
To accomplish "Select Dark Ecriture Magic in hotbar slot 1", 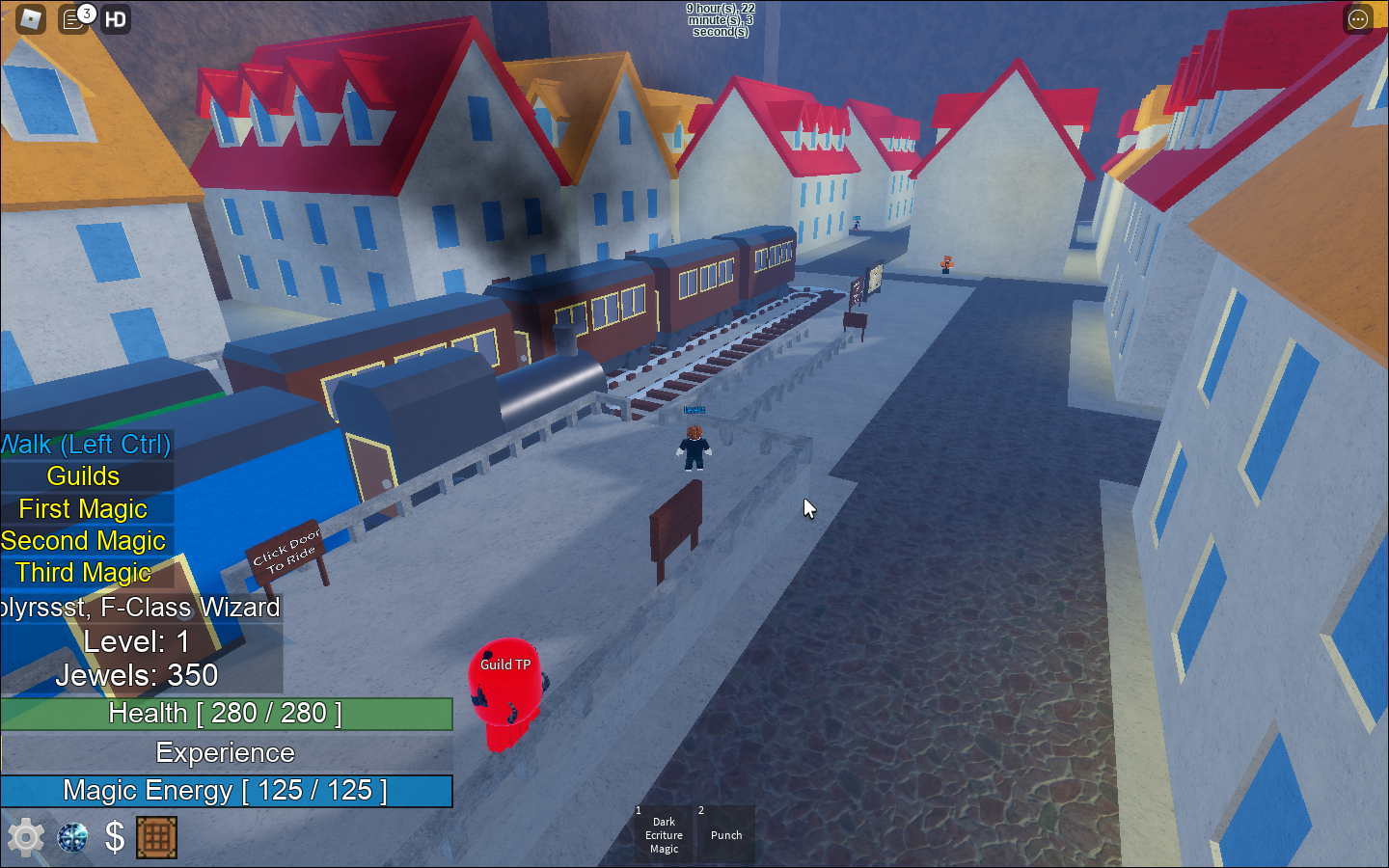I will click(664, 834).
